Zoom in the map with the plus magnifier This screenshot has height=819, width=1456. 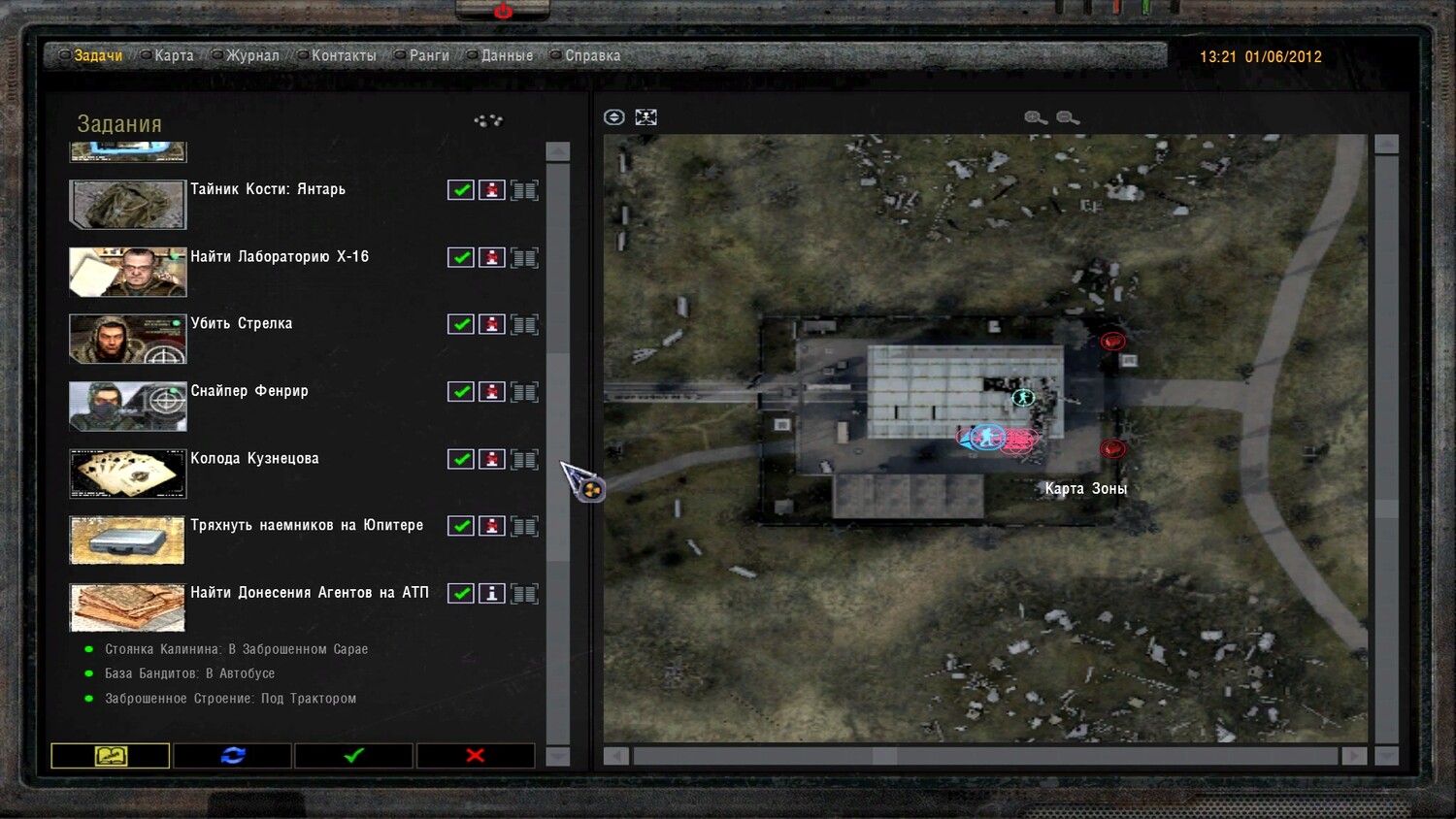pos(1036,117)
